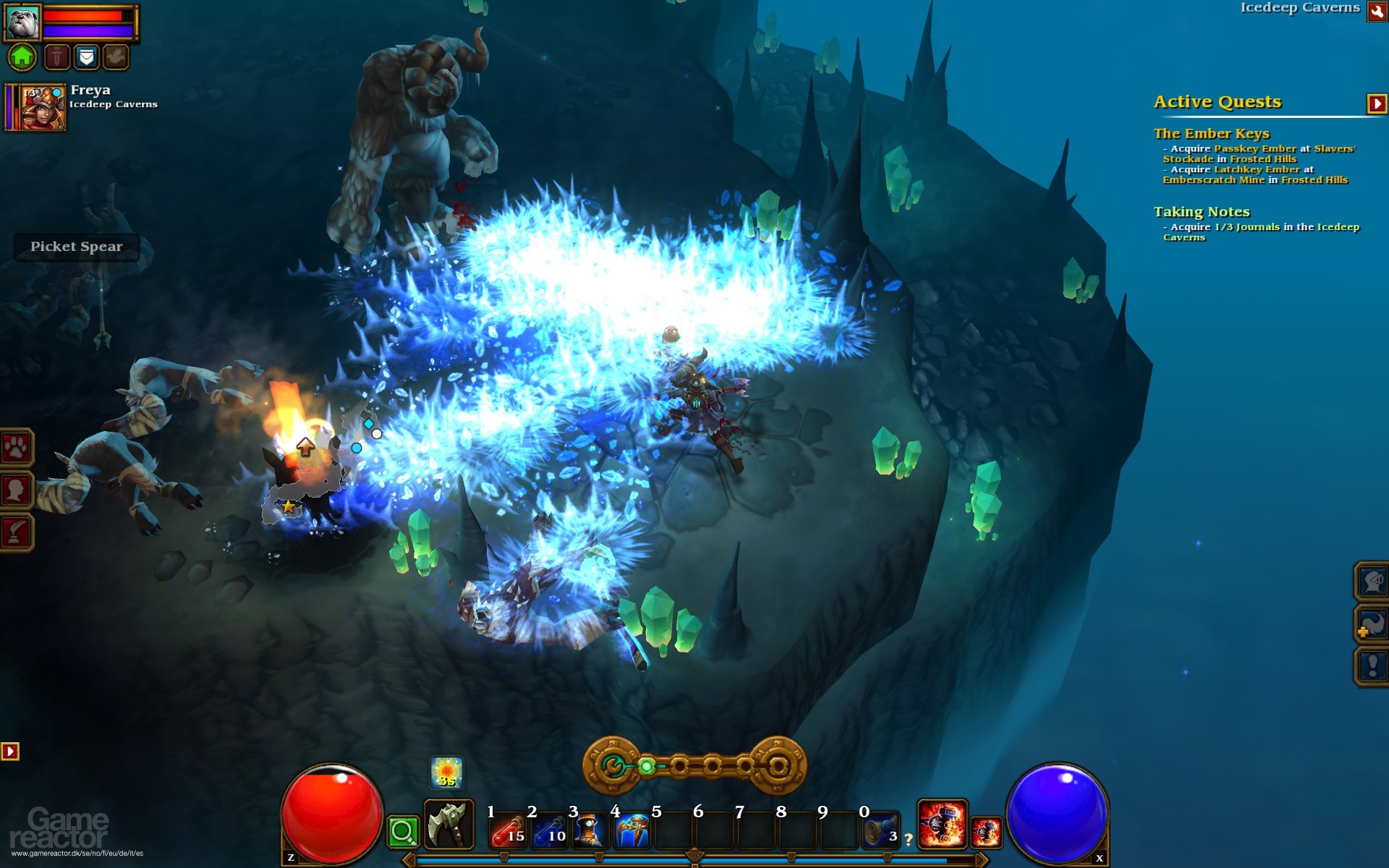Send pet to town with green arrow icon
This screenshot has width=1389, height=868.
coord(22,56)
